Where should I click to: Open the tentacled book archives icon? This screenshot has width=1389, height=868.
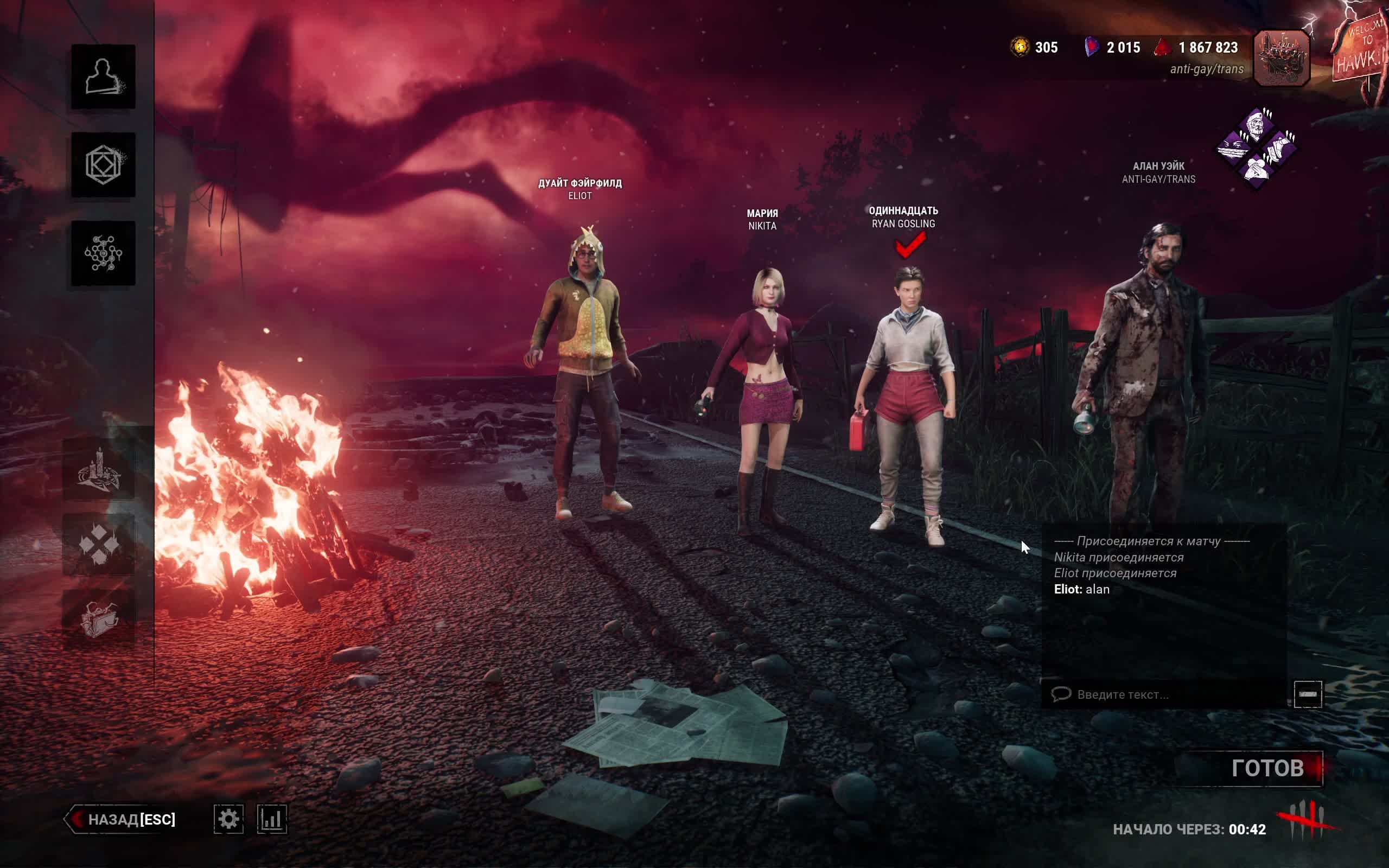(99, 619)
